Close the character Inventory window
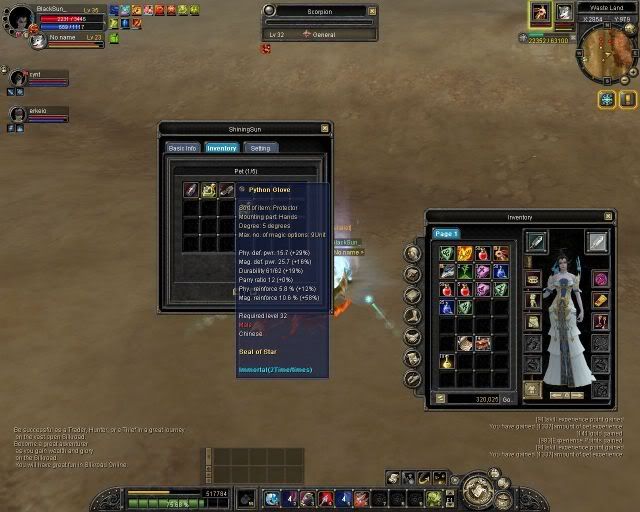This screenshot has height=512, width=640. pyautogui.click(x=606, y=216)
